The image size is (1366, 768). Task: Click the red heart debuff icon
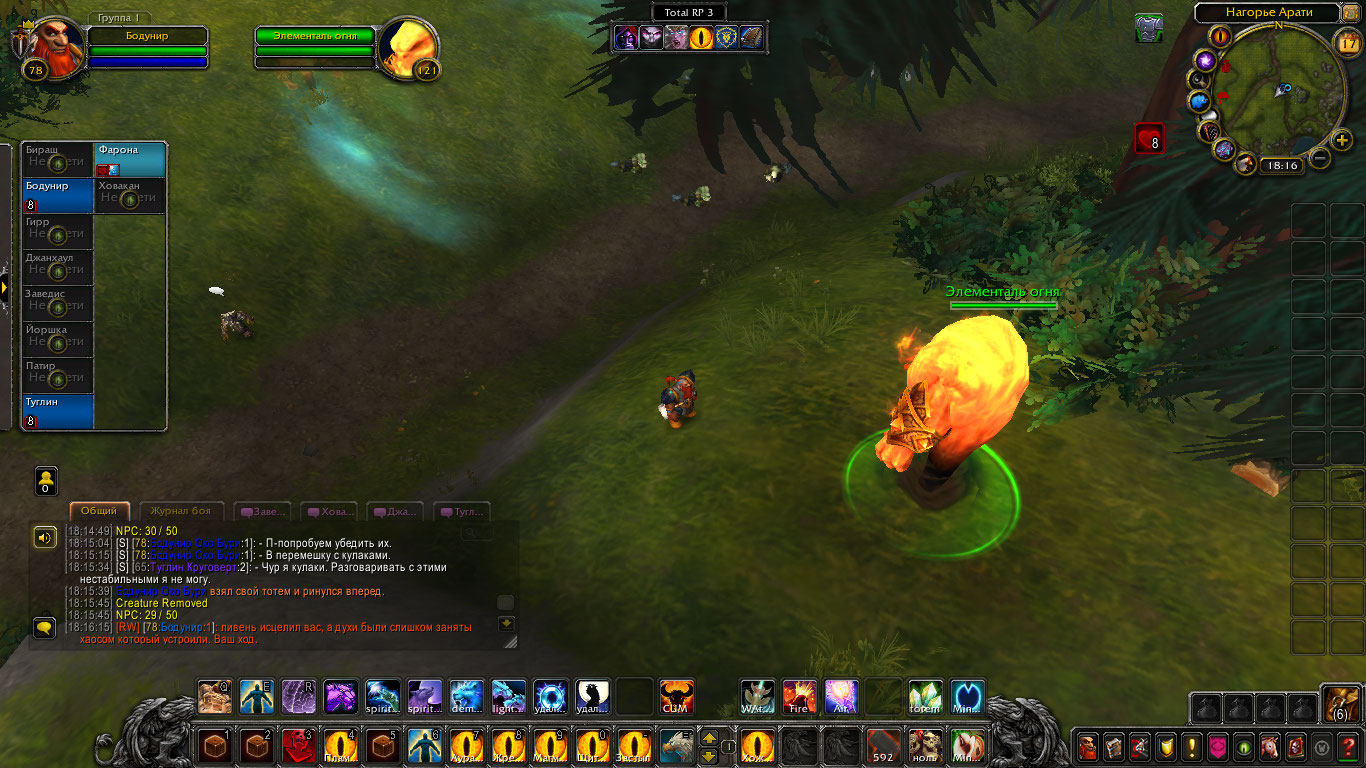click(x=1149, y=138)
